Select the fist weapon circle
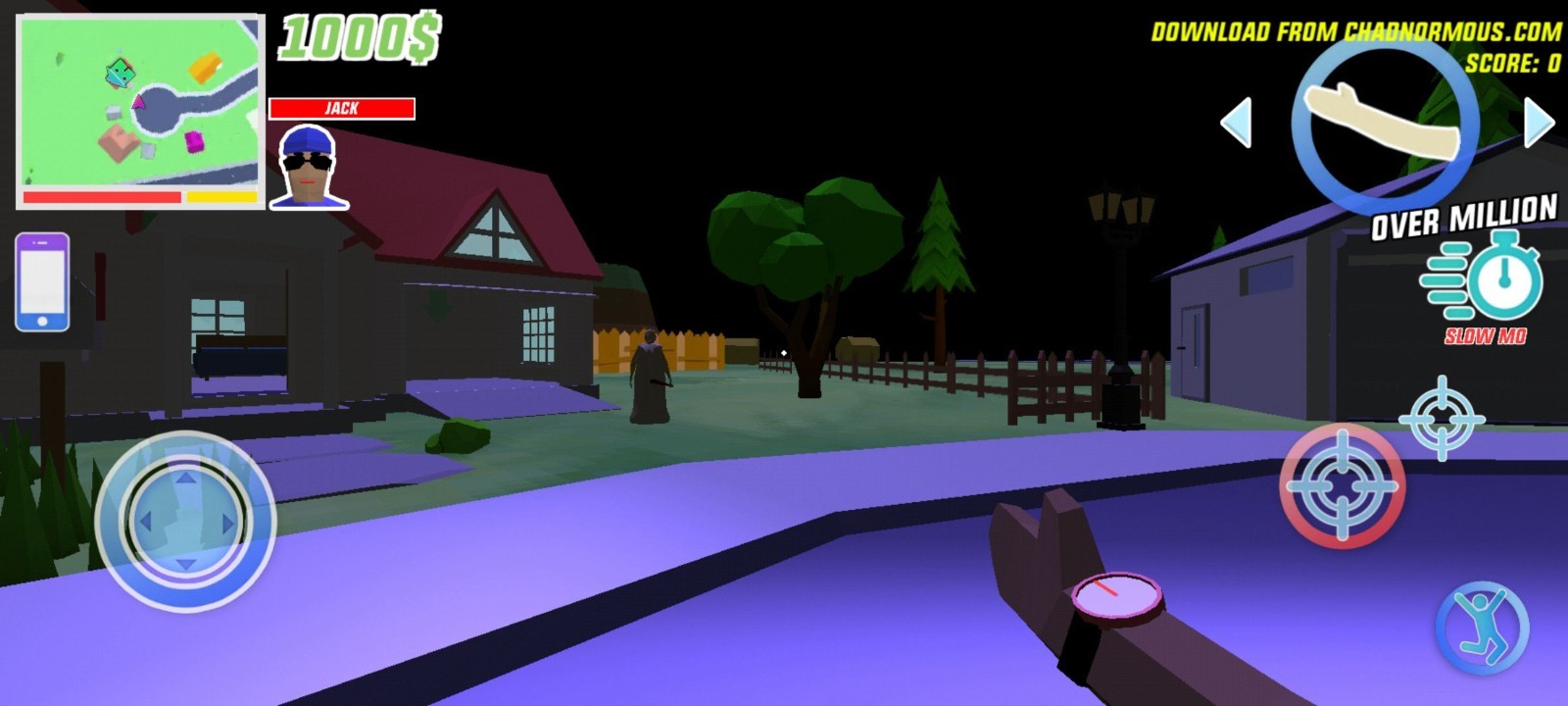The width and height of the screenshot is (1568, 706). [x=1385, y=123]
